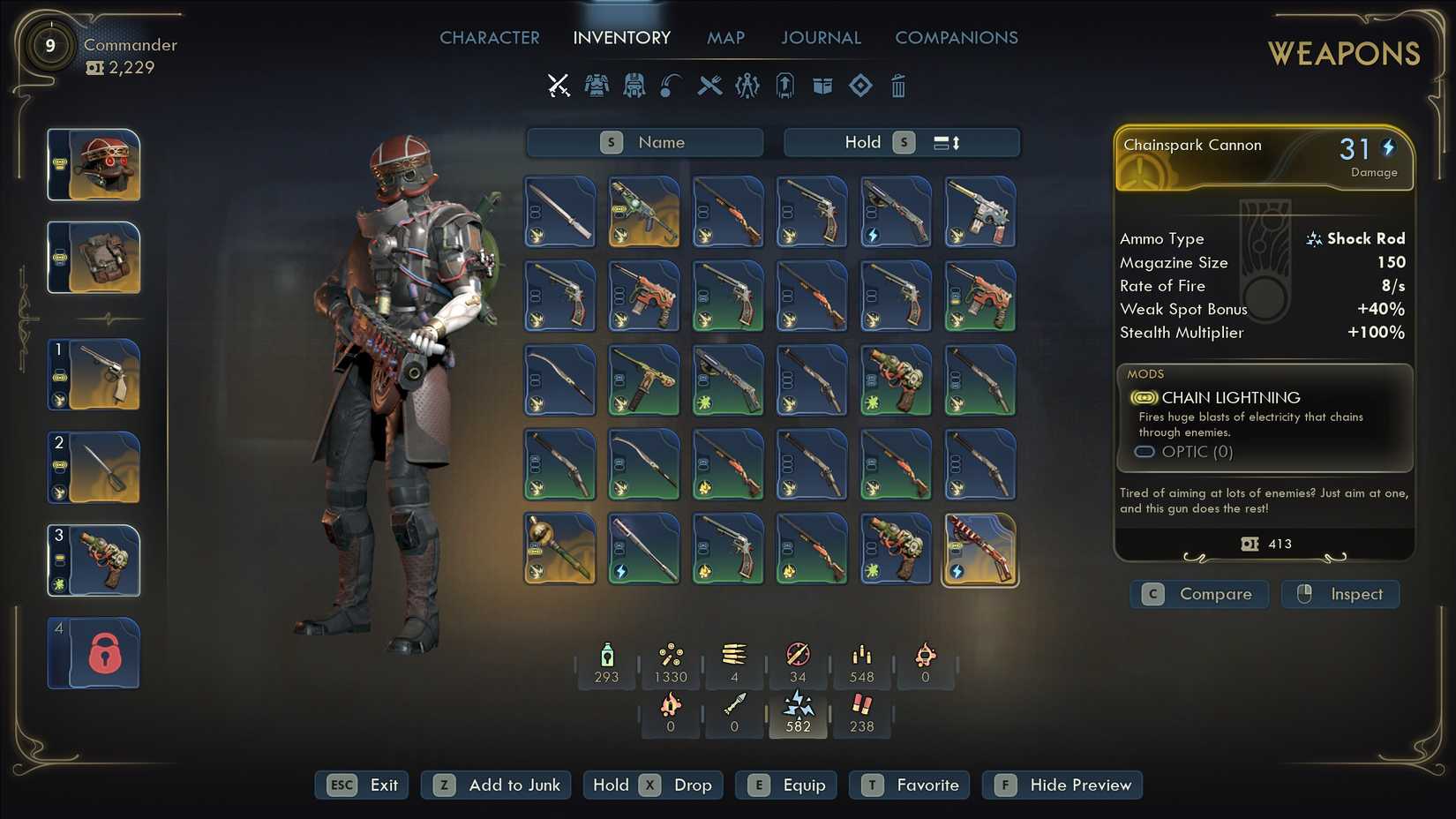This screenshot has height=819, width=1456.
Task: Open the COMPANIONS tab
Action: point(957,37)
